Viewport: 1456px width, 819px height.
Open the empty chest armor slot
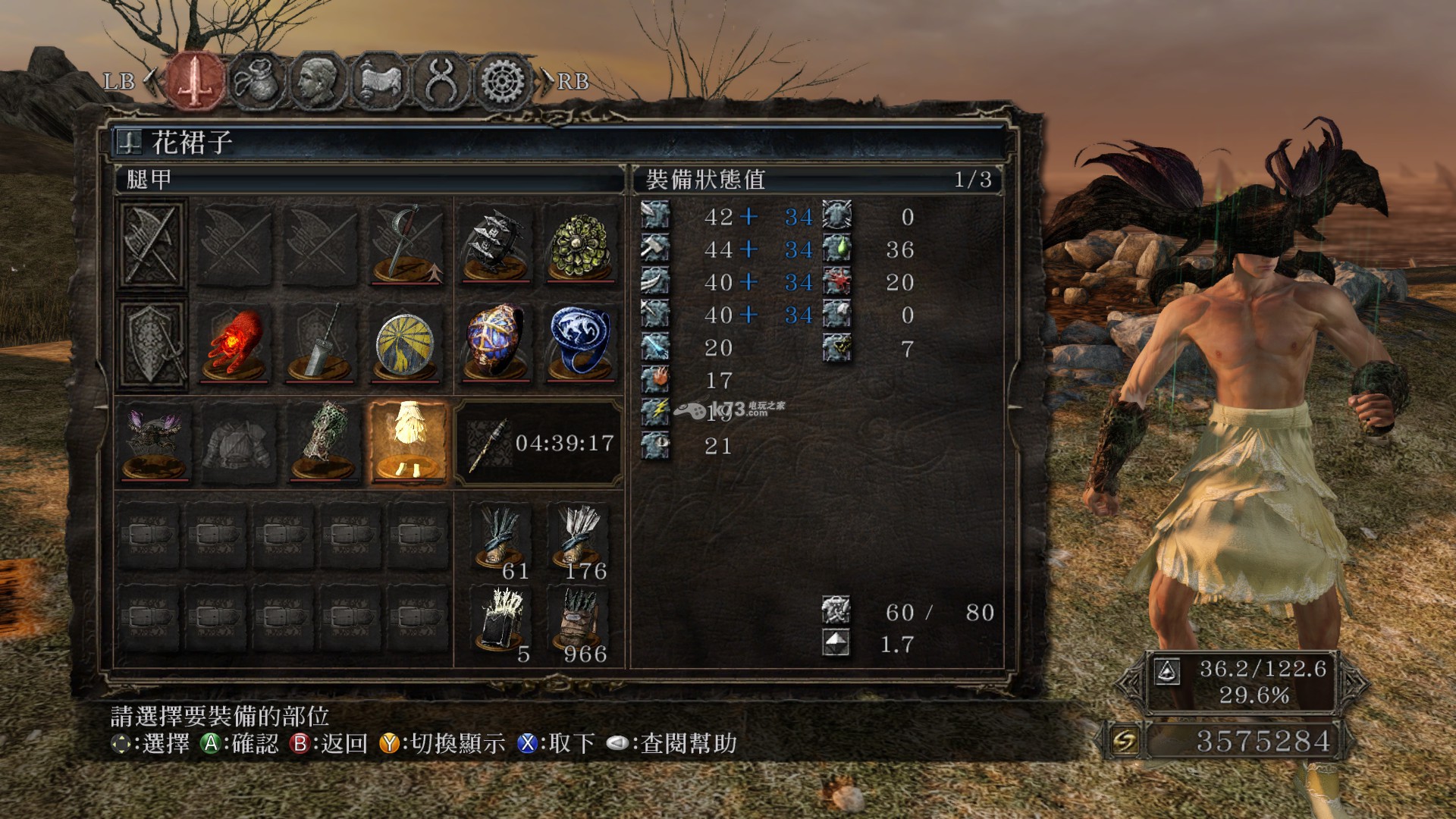238,443
